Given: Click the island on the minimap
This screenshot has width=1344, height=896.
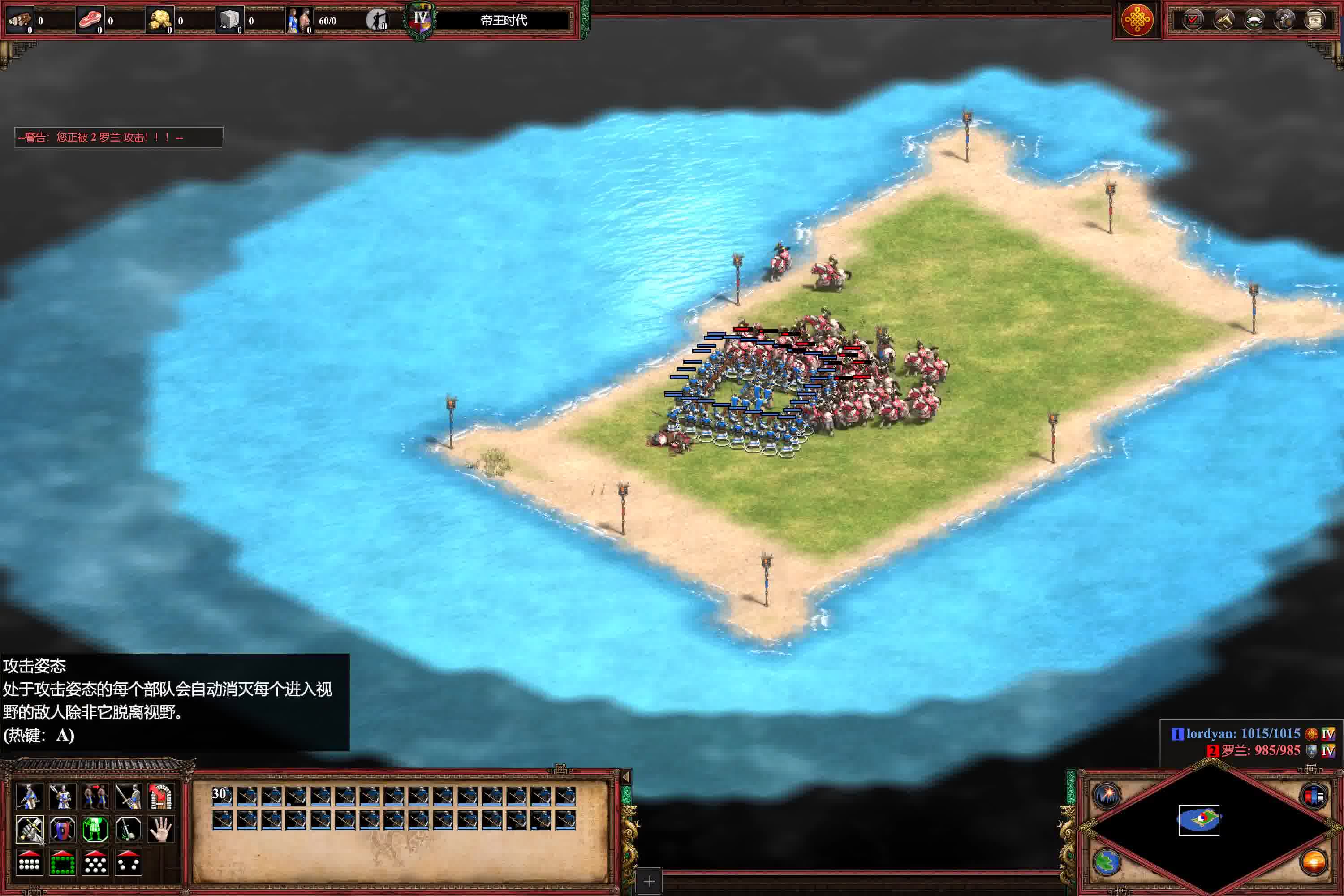Looking at the screenshot, I should (x=1199, y=819).
